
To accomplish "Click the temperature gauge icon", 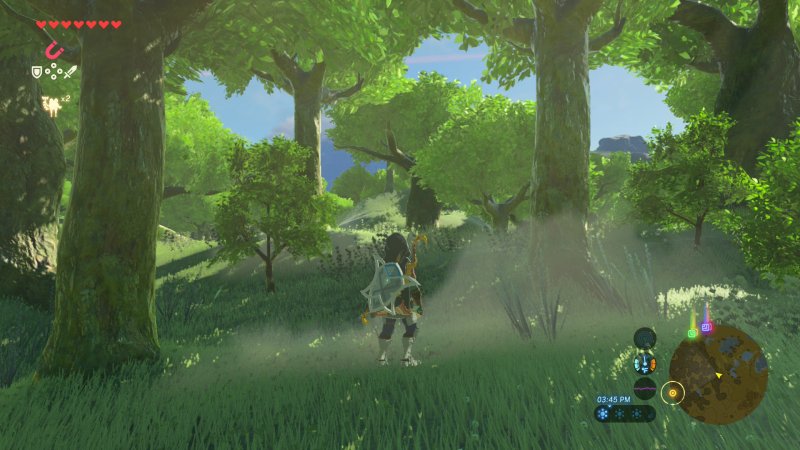I will pyautogui.click(x=645, y=364).
